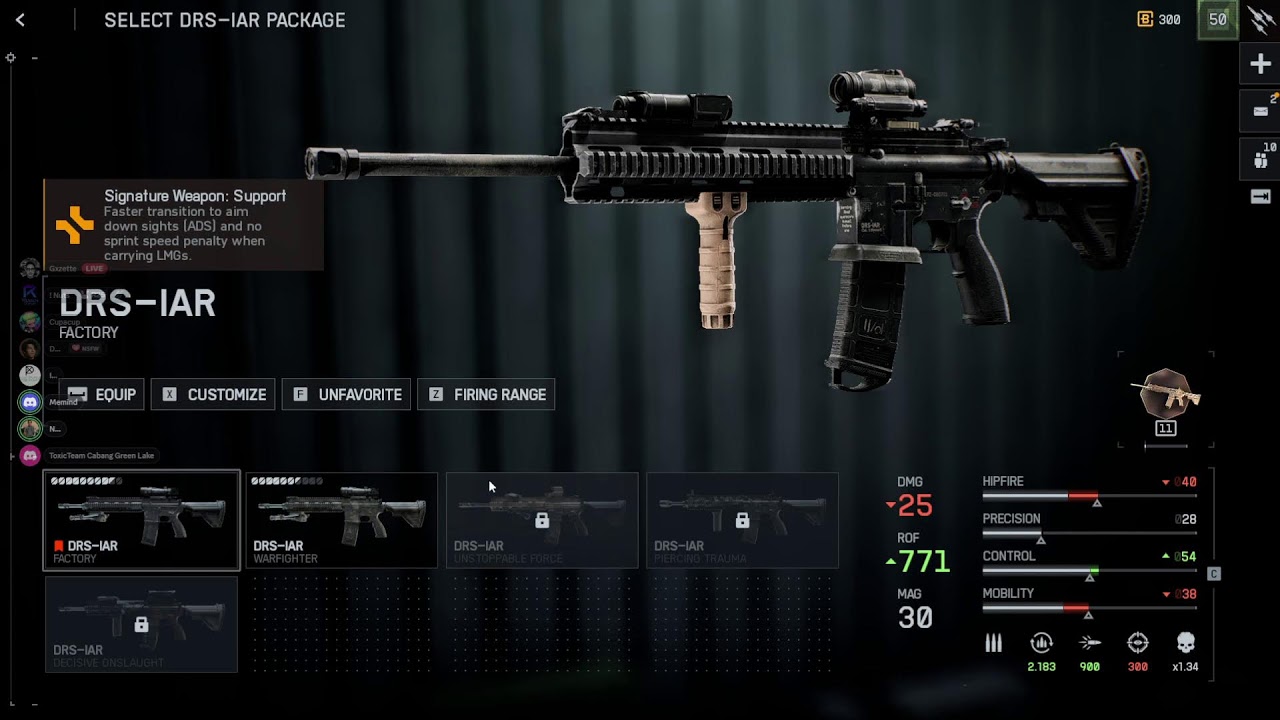The height and width of the screenshot is (720, 1280).
Task: Pick the locked Decisive Onslaught package
Action: tap(141, 624)
